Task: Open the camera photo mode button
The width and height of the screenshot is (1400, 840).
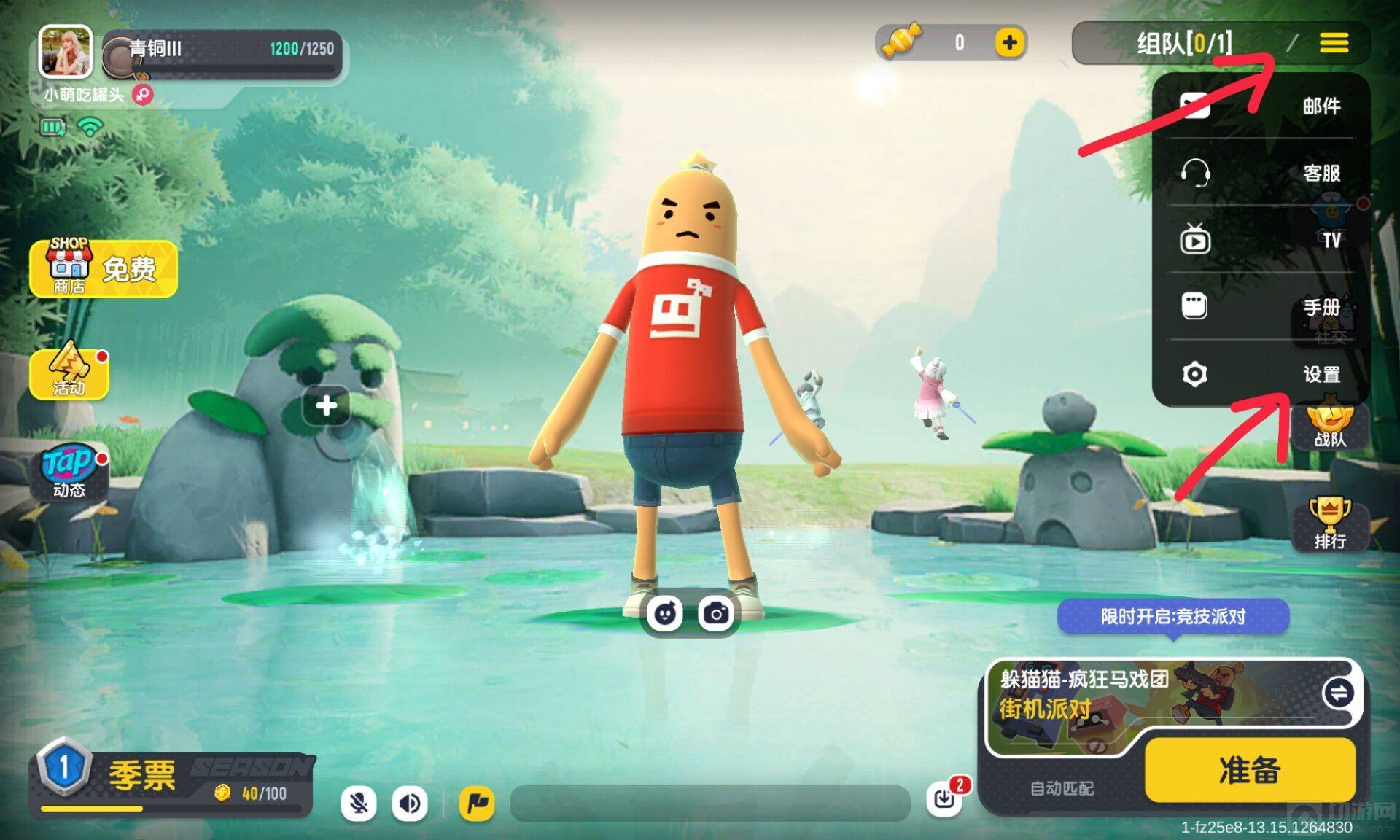Action: pos(716,613)
